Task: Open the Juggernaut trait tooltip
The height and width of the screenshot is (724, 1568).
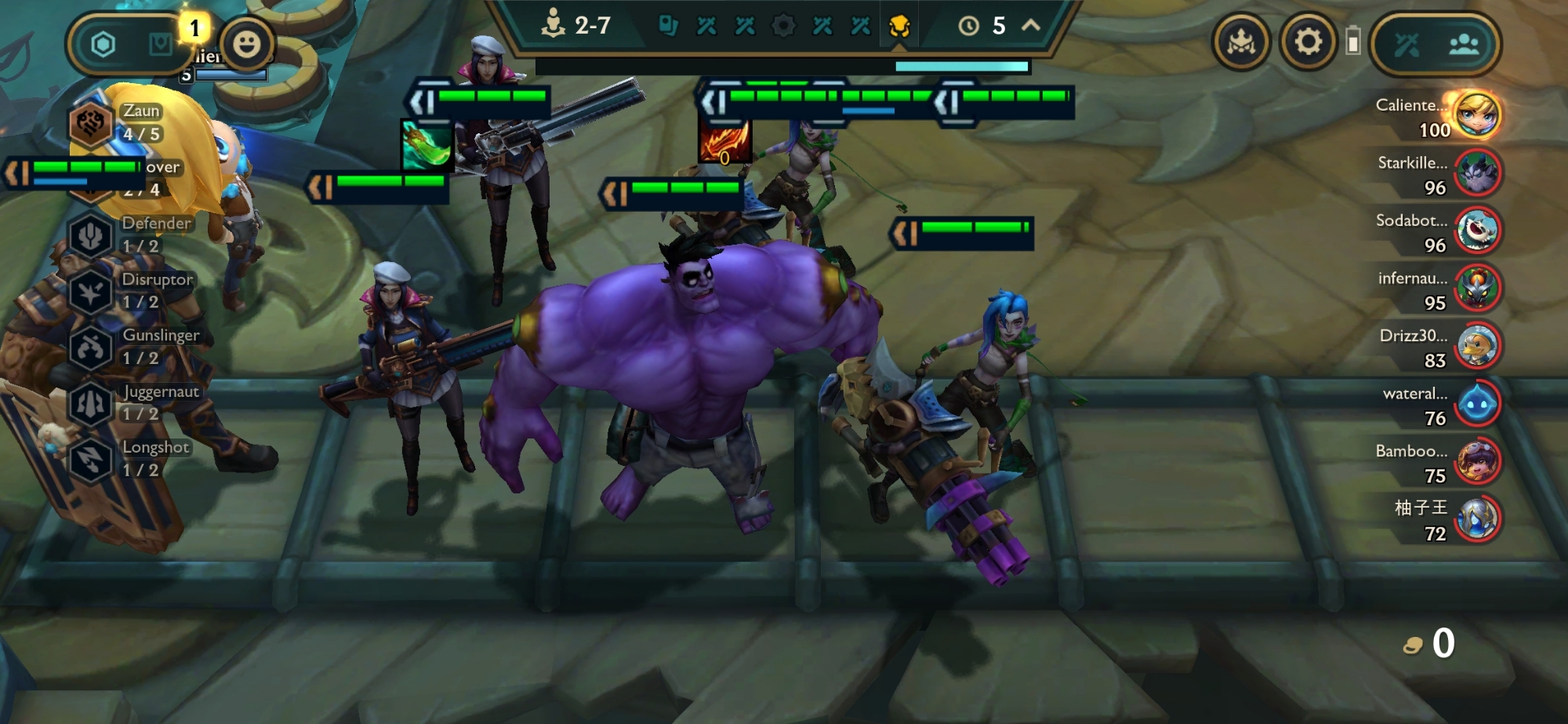Action: (91, 402)
